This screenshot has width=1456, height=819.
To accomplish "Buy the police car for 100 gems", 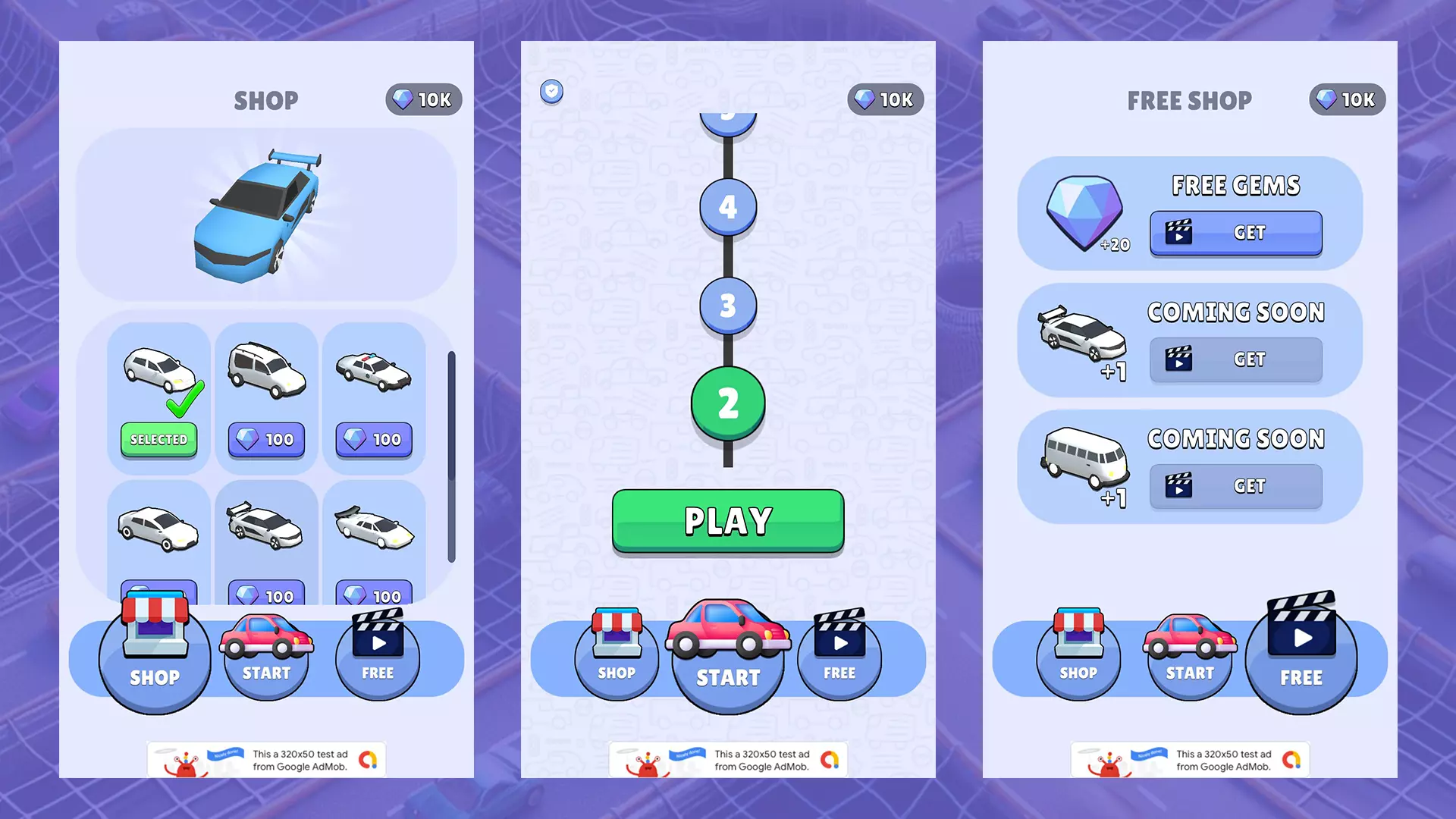I will pos(374,440).
